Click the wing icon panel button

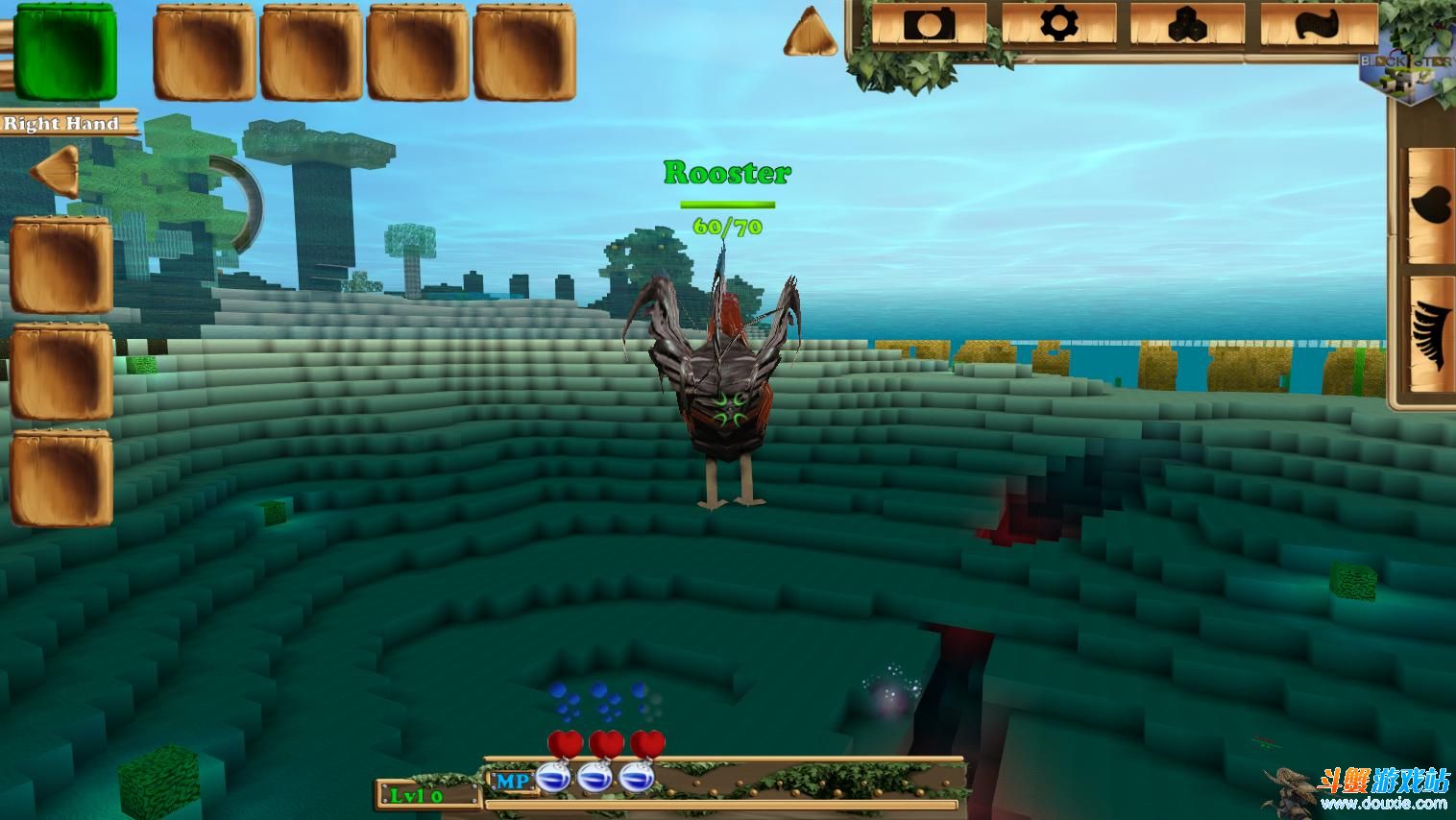click(x=1431, y=336)
